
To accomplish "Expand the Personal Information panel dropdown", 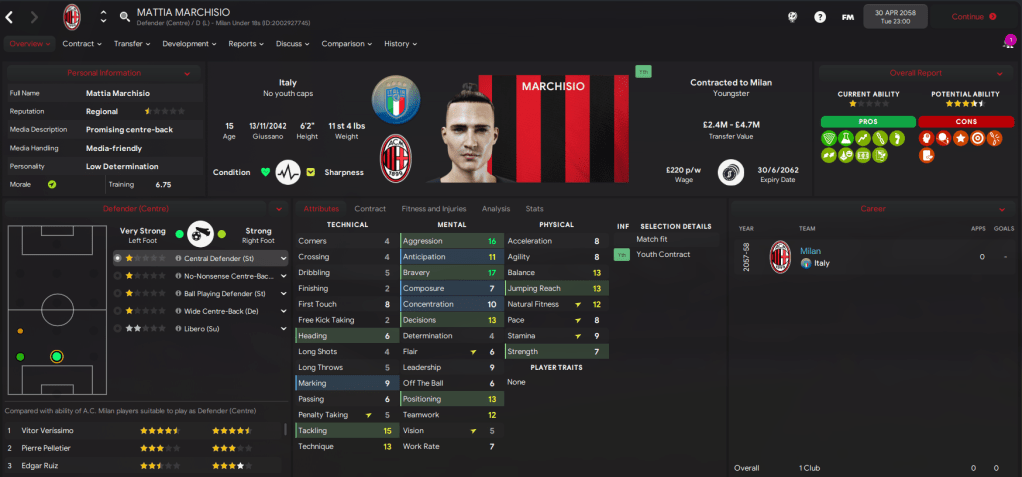I will (x=187, y=73).
